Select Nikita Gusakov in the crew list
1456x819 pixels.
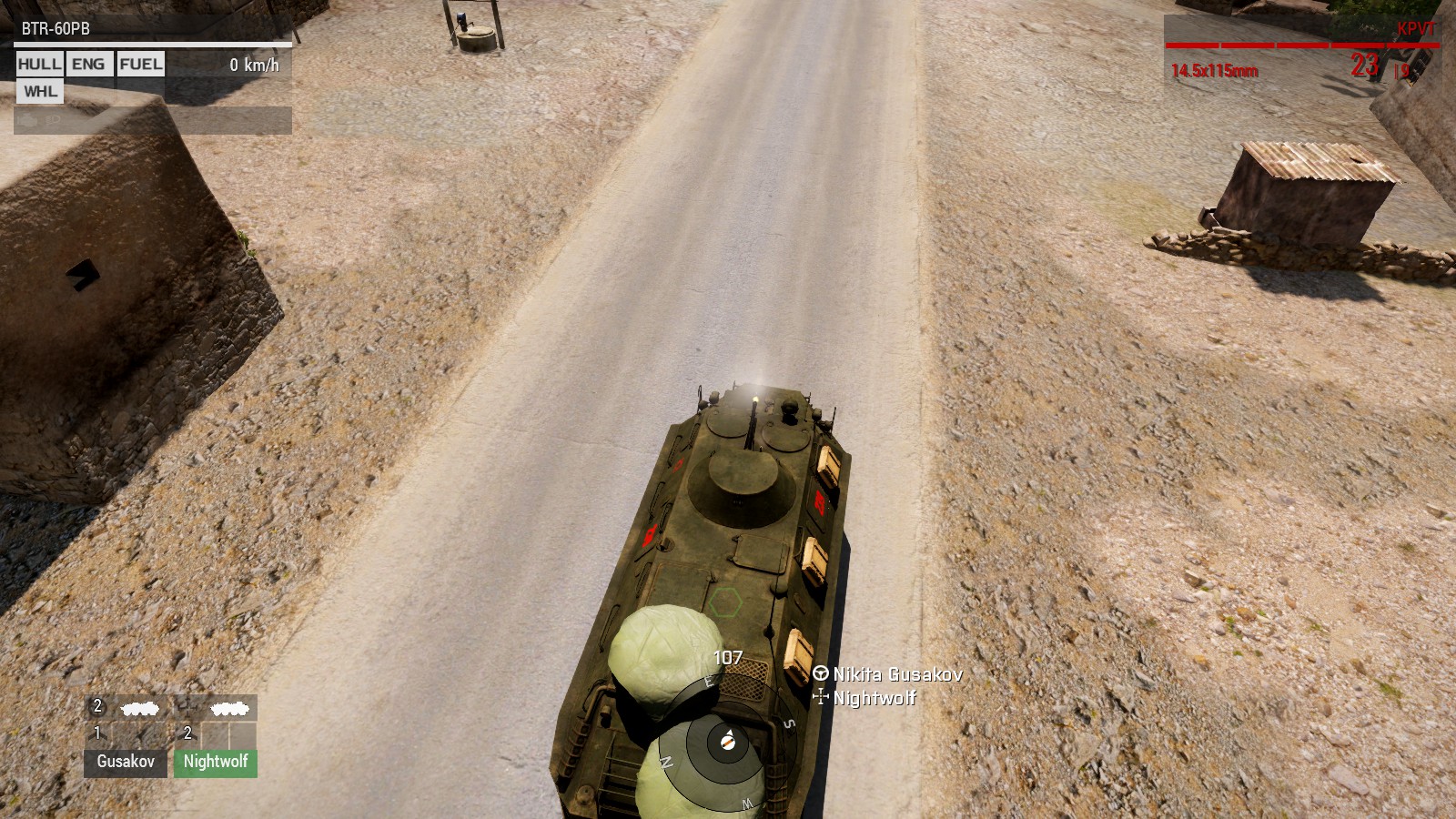pyautogui.click(x=896, y=674)
